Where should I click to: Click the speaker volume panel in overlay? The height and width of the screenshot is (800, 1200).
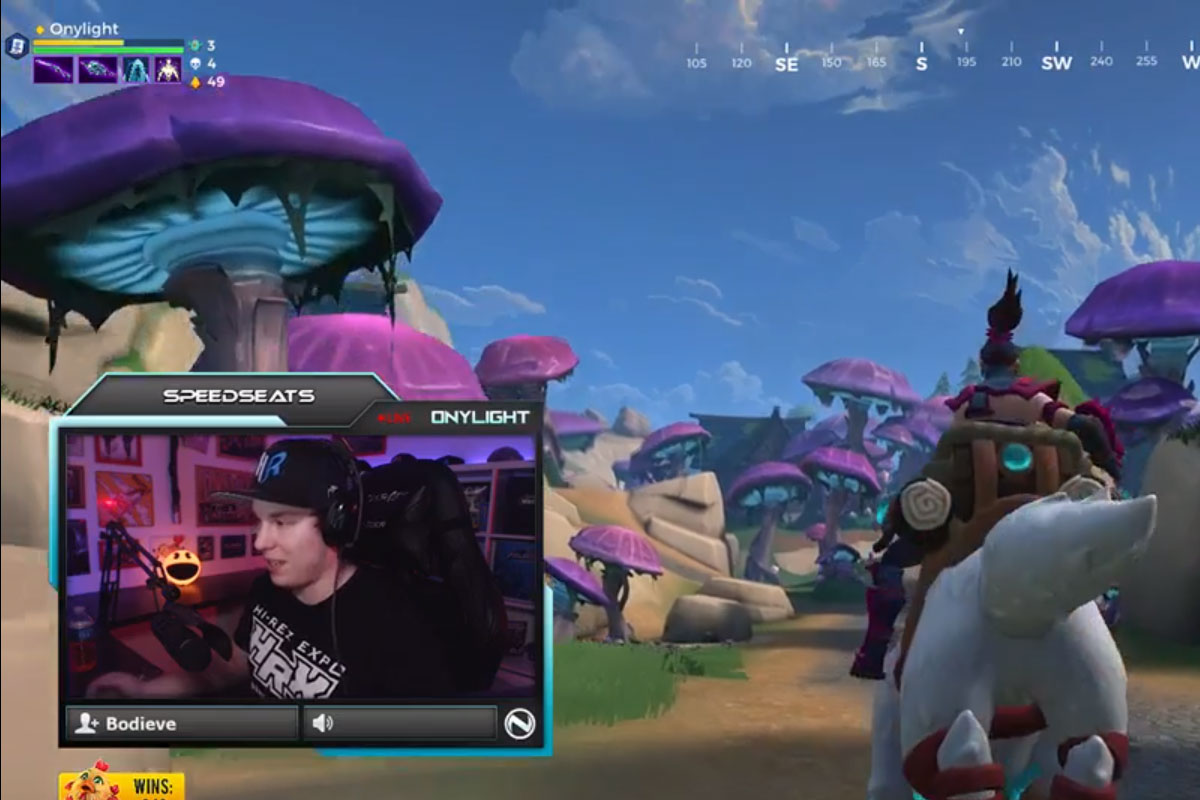pos(399,723)
